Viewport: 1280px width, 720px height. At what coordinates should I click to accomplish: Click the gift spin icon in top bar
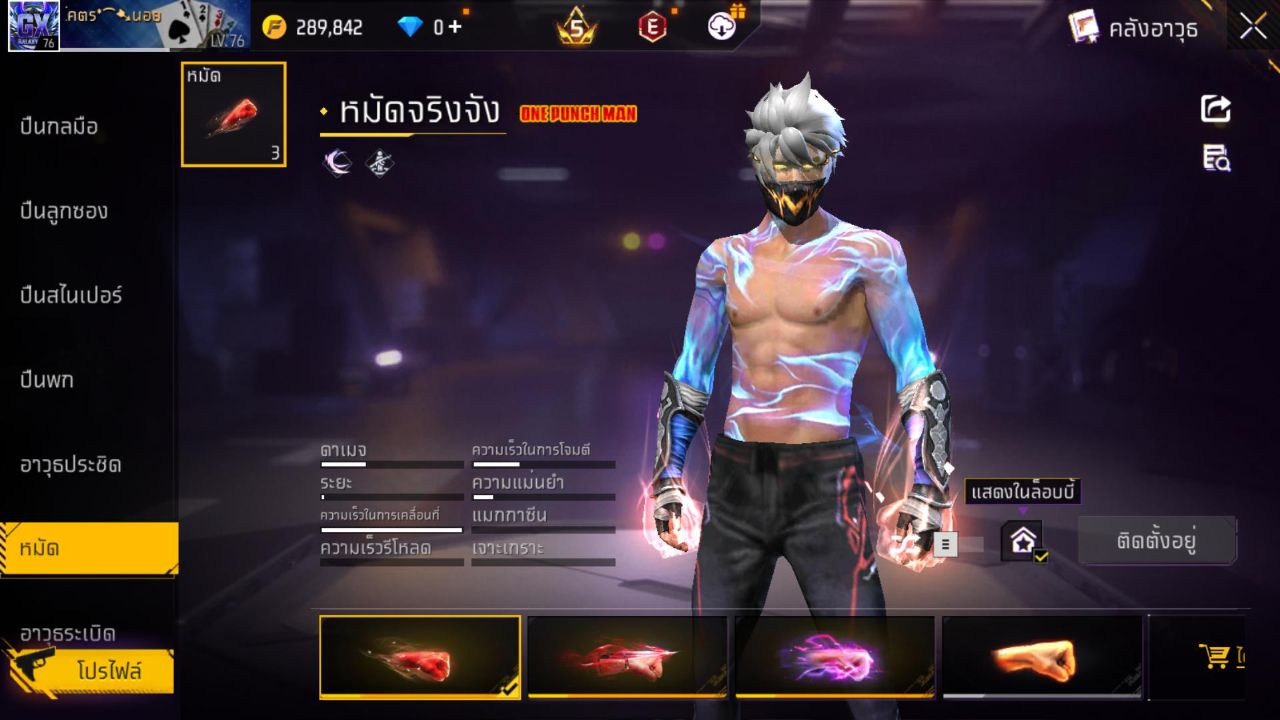point(721,25)
